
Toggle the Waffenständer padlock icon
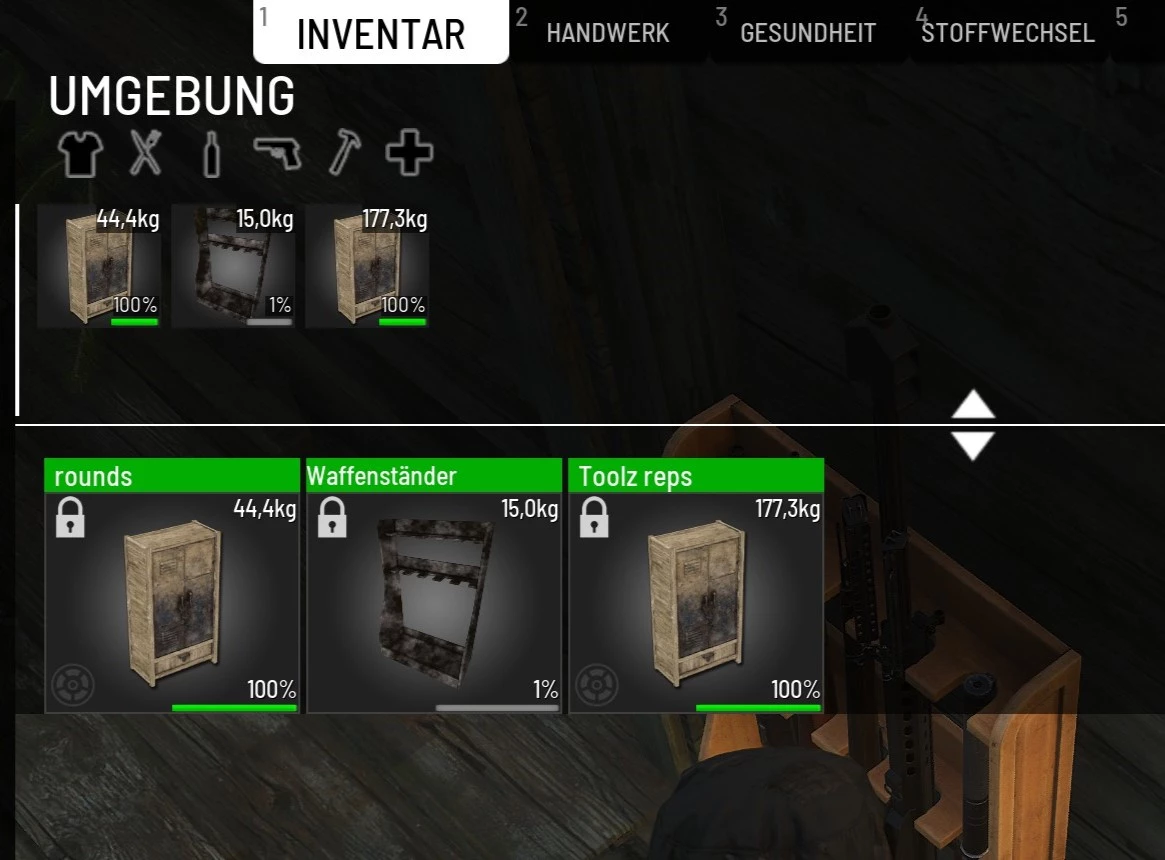(332, 518)
